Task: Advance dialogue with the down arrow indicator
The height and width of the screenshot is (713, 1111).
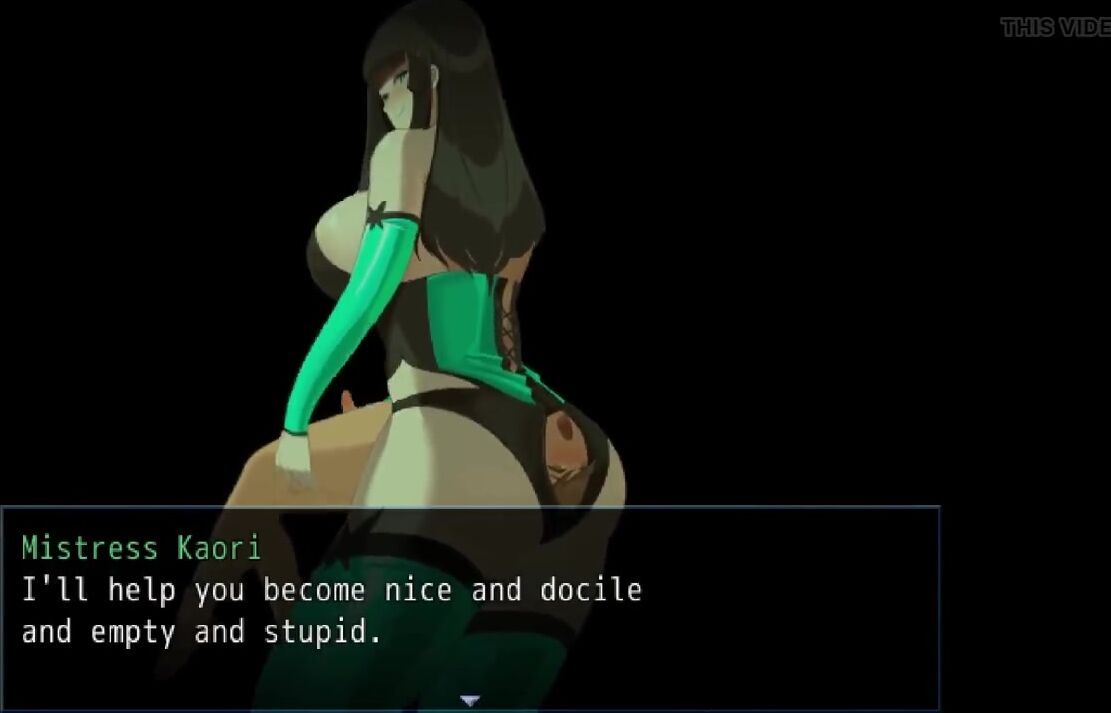Action: pyautogui.click(x=470, y=700)
